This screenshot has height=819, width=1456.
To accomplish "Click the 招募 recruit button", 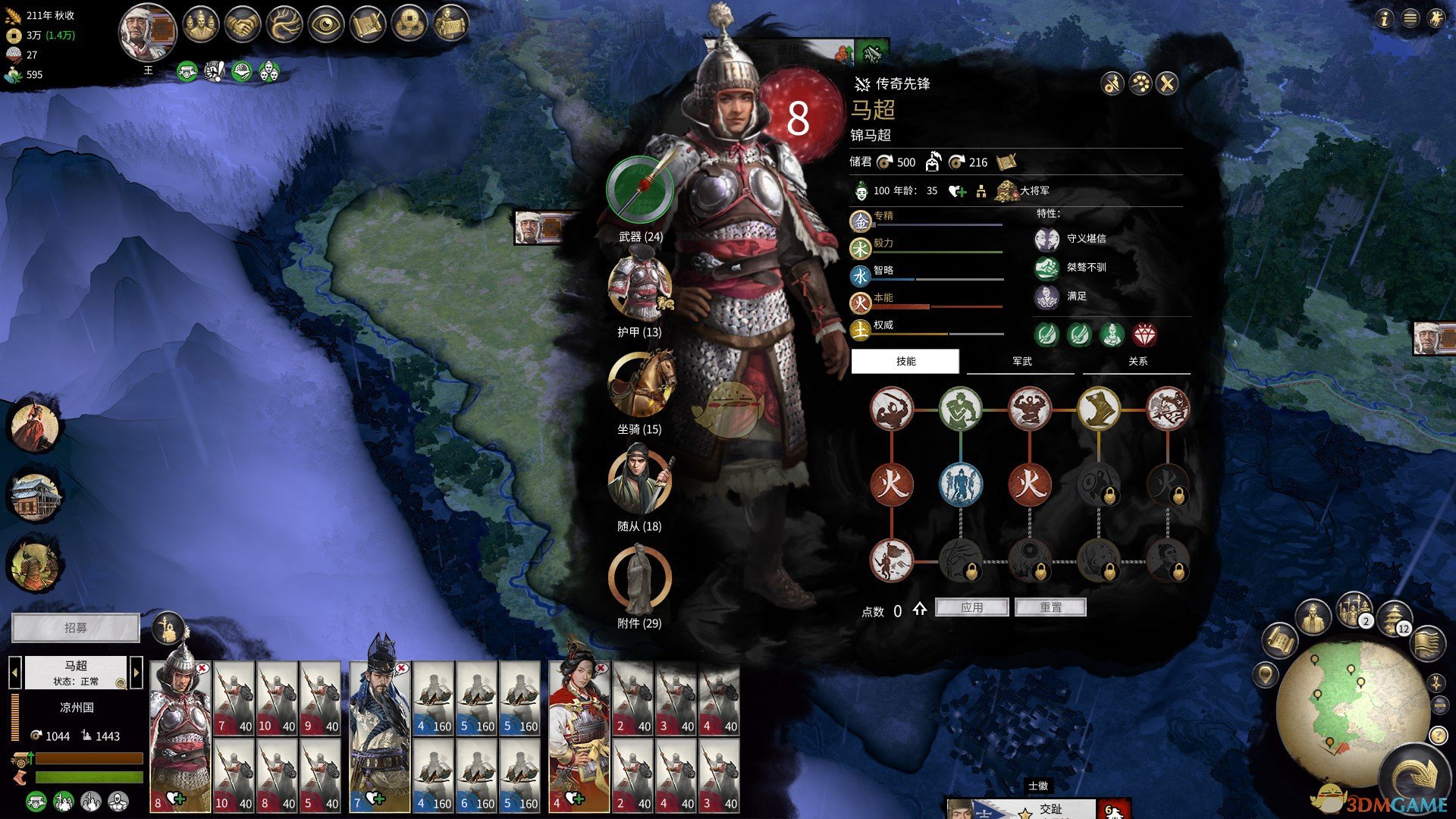I will click(76, 628).
